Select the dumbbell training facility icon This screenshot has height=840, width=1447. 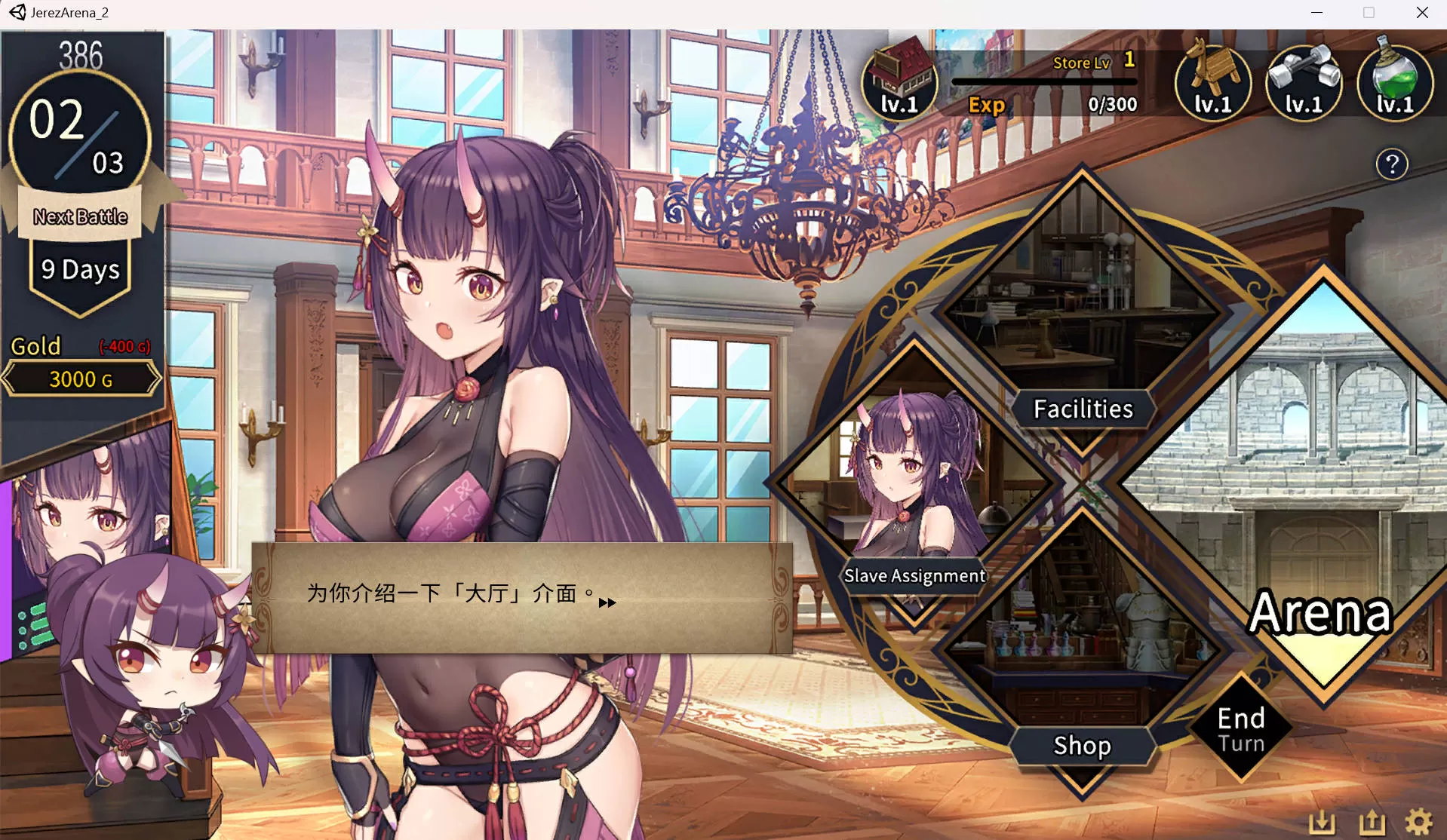click(x=1304, y=82)
